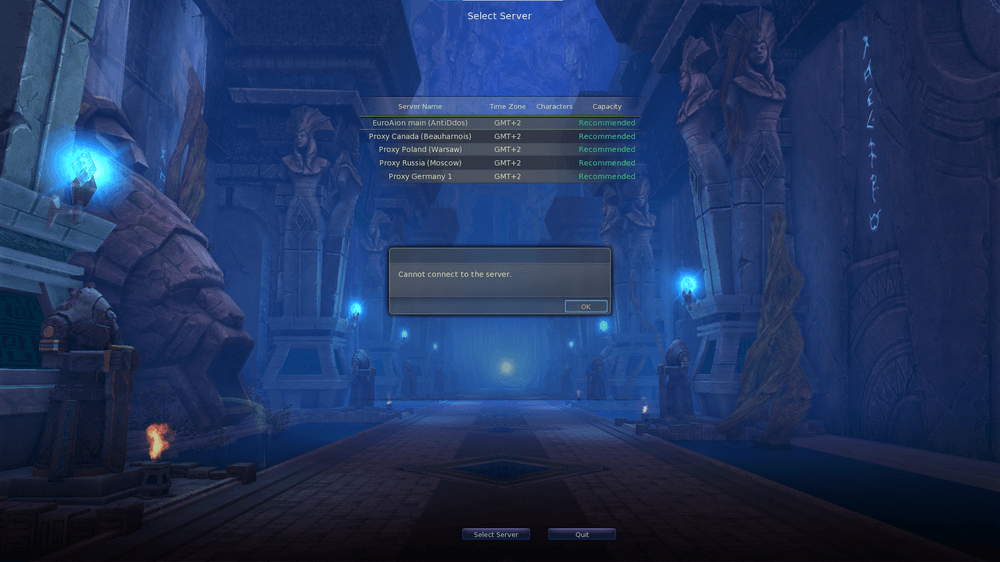Image resolution: width=1000 pixels, height=562 pixels.
Task: Select Proxy Russia (Moscow) from the list
Action: point(420,163)
